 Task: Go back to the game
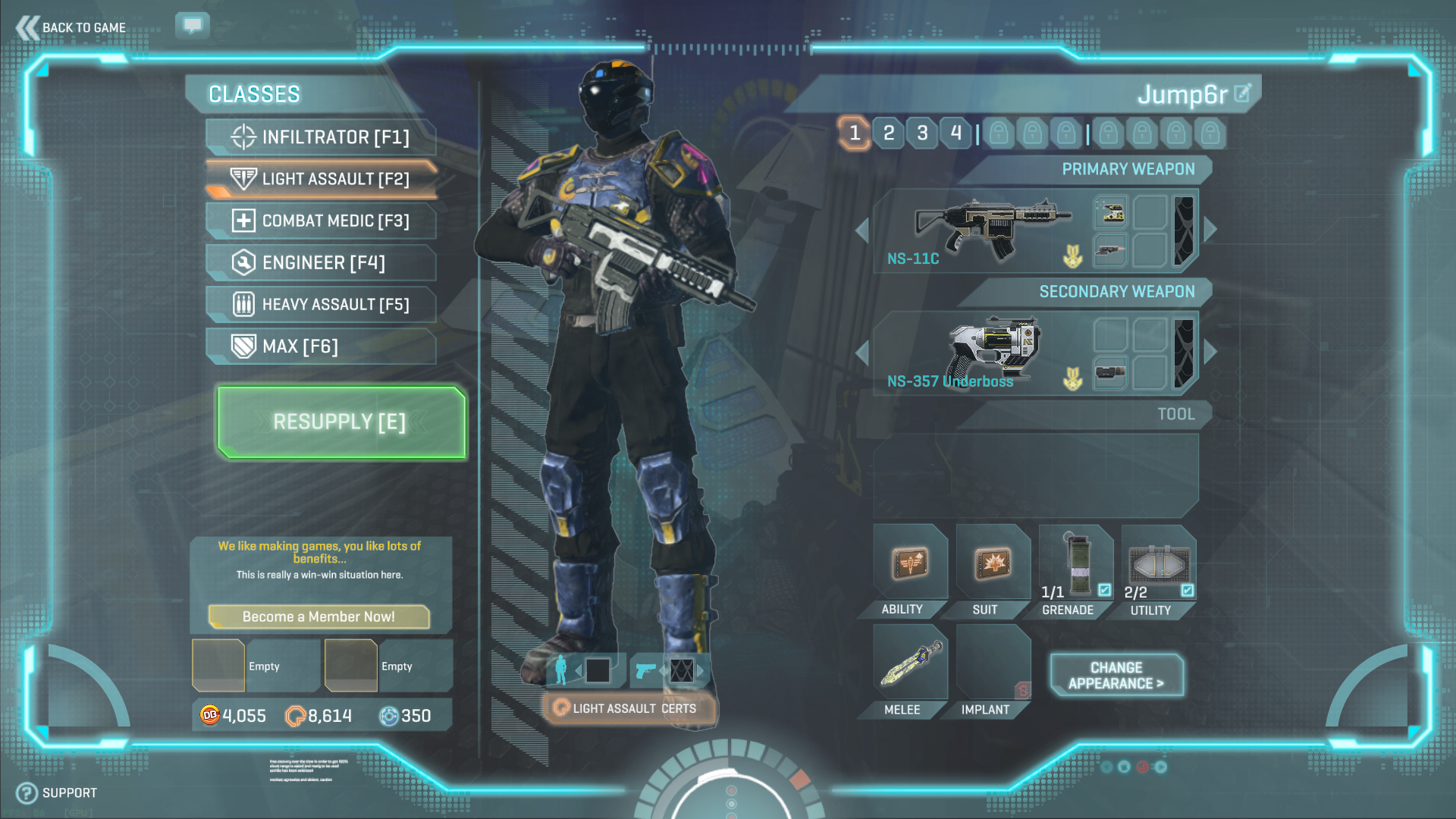click(x=71, y=27)
